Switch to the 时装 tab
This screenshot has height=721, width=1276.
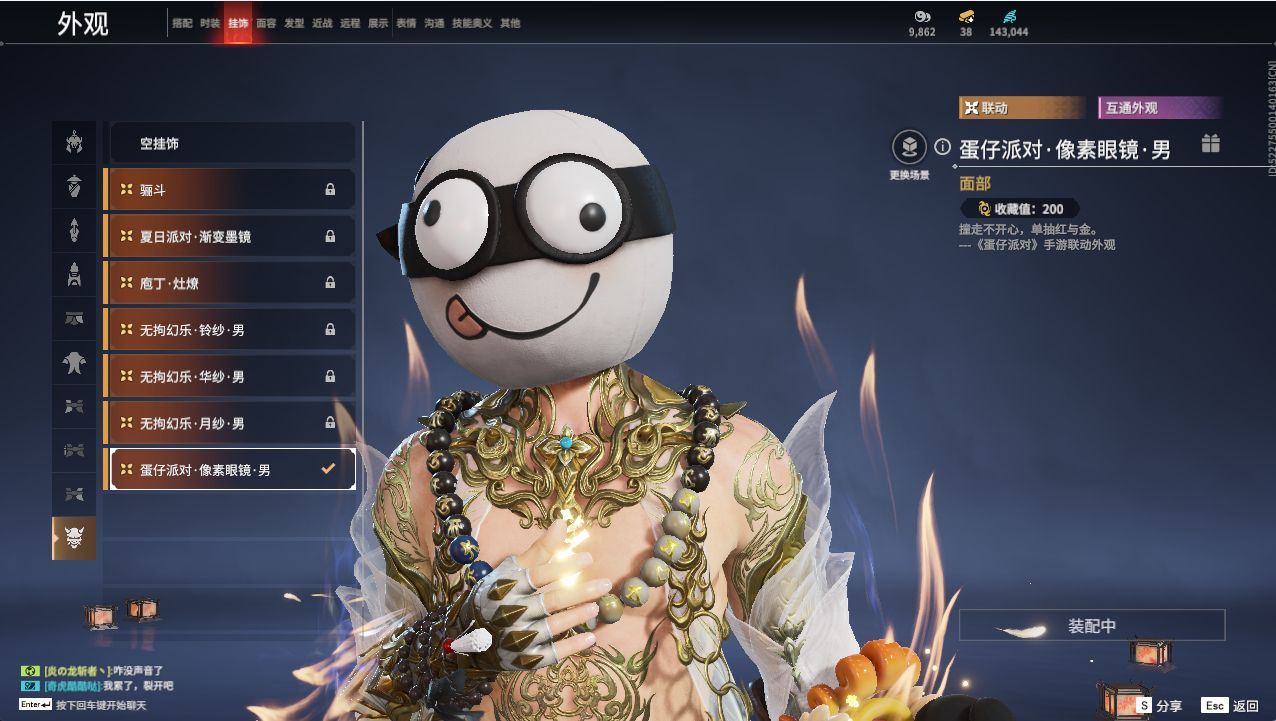(210, 23)
